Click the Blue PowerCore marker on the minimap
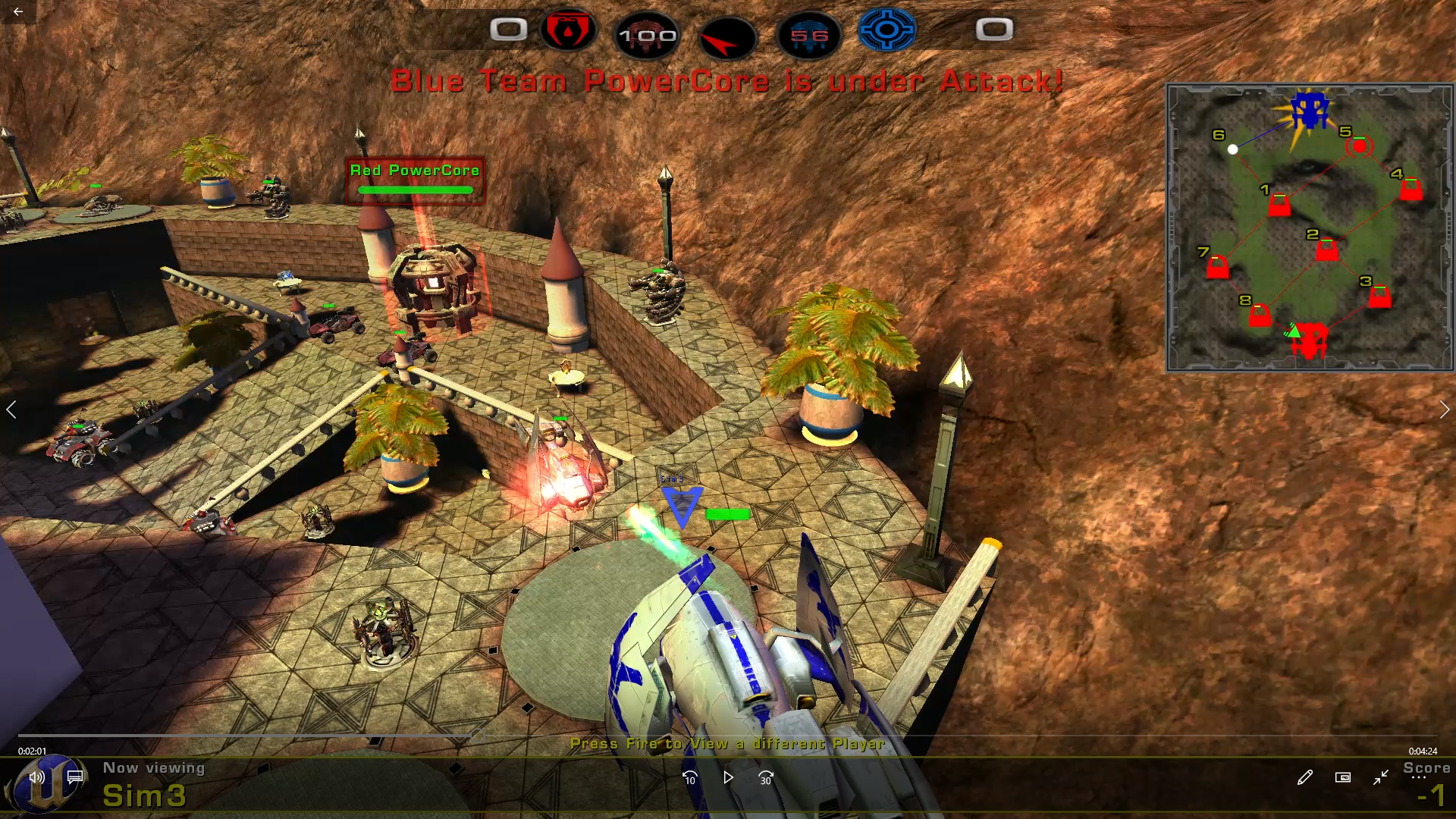The image size is (1456, 819). [x=1310, y=111]
